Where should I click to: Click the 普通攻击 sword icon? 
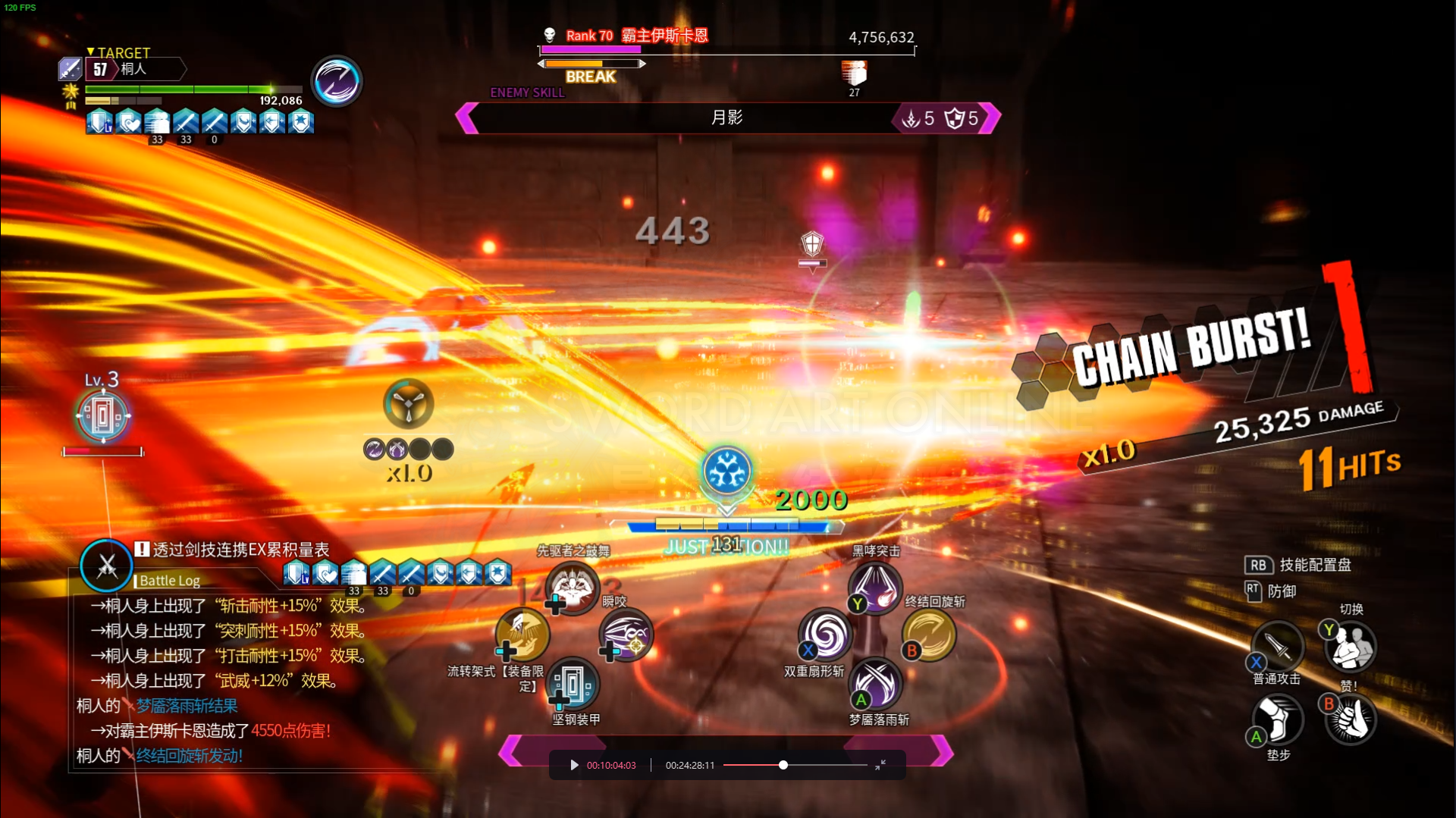pos(1278,647)
